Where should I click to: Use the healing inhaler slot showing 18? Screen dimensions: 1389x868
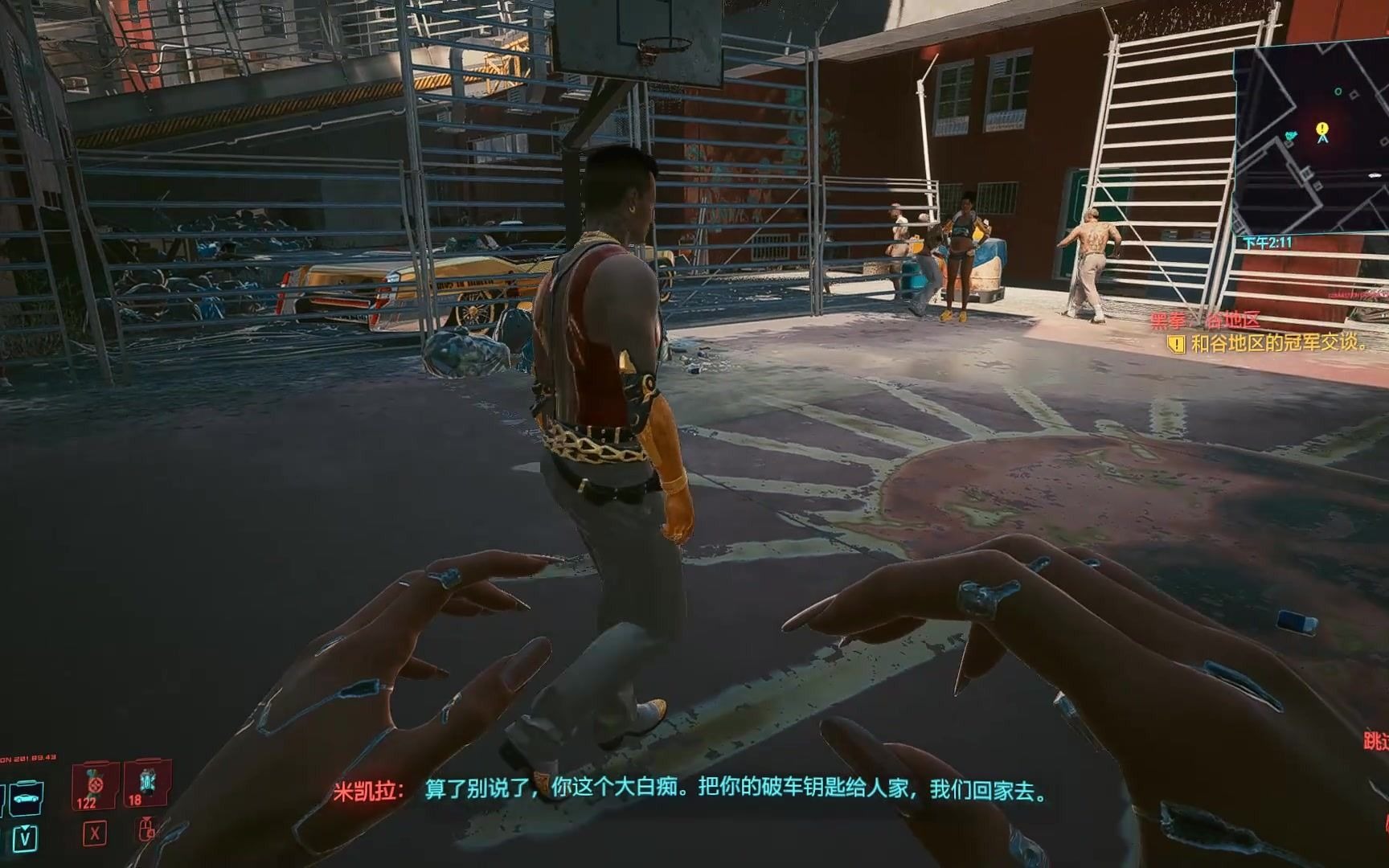point(146,784)
